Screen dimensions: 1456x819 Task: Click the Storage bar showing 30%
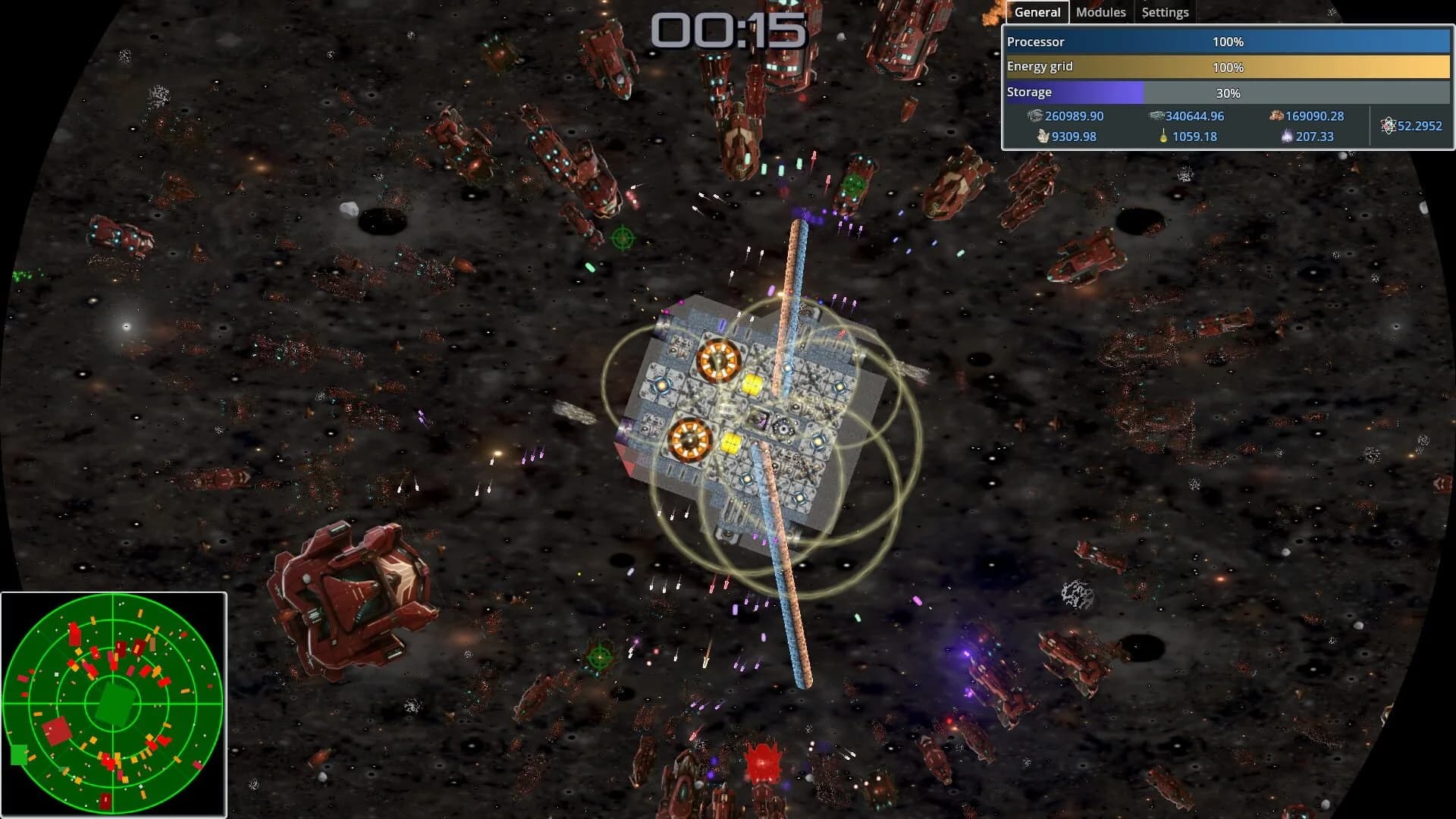point(1227,92)
